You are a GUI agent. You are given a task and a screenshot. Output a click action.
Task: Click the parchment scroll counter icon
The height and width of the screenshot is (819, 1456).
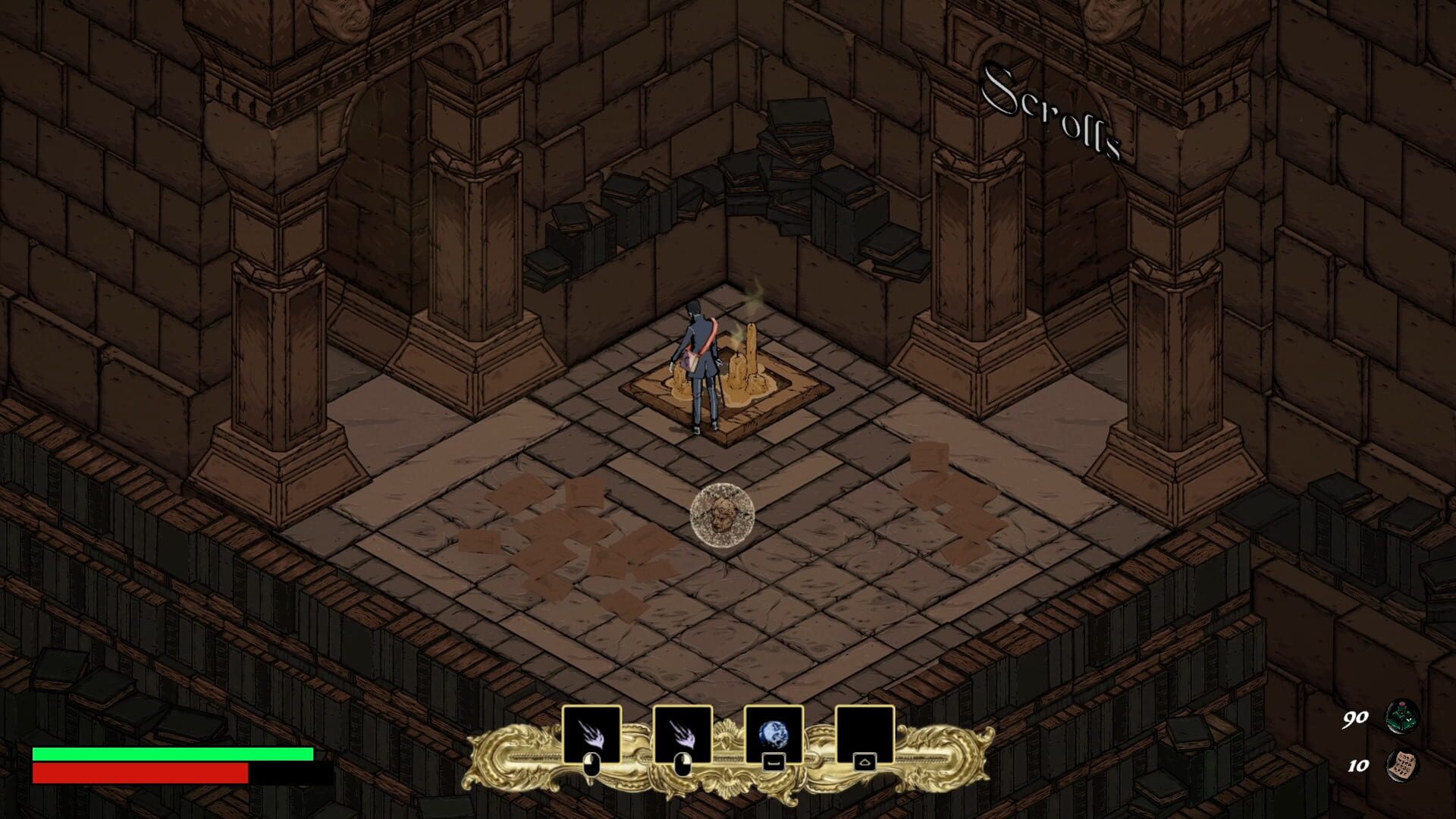(1401, 764)
